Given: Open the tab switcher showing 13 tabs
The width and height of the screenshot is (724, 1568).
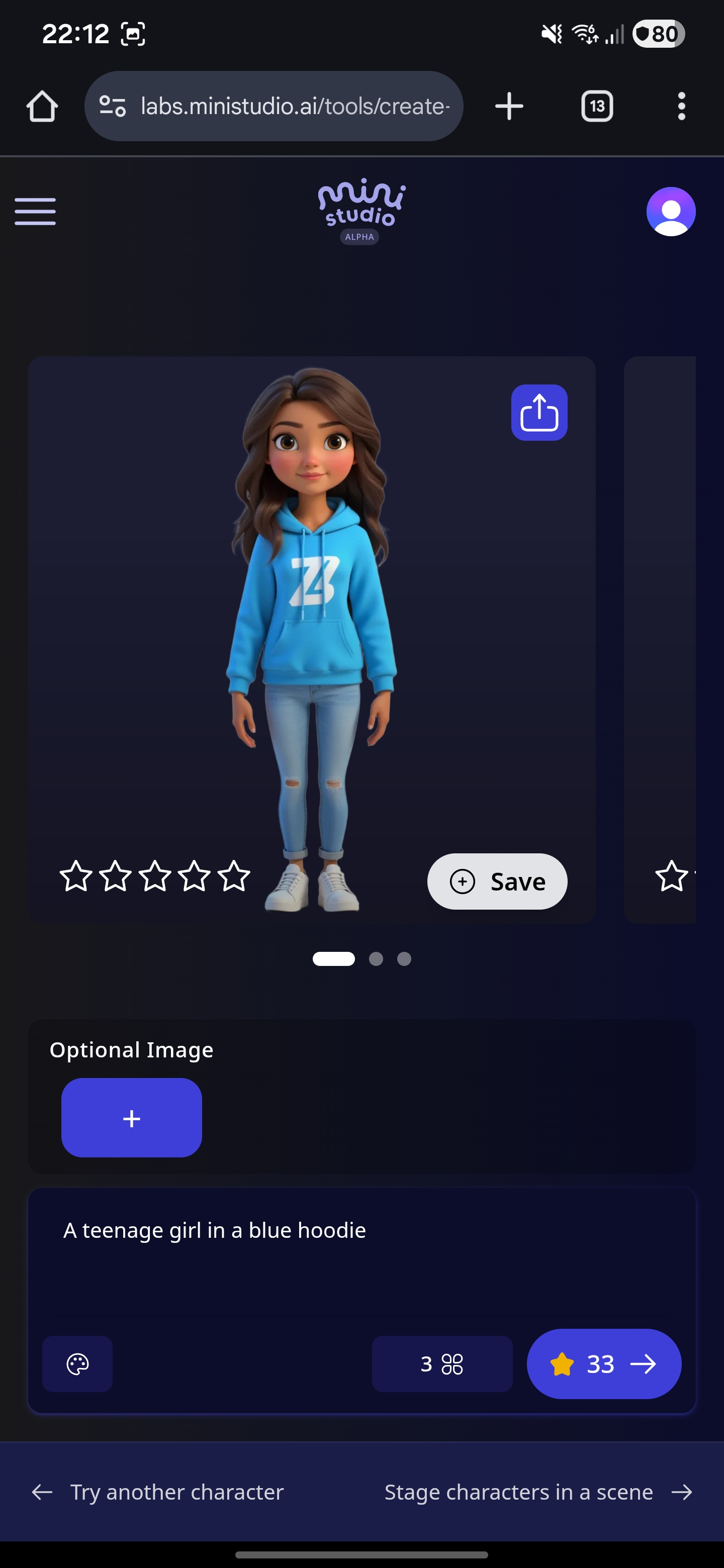Looking at the screenshot, I should pyautogui.click(x=596, y=106).
